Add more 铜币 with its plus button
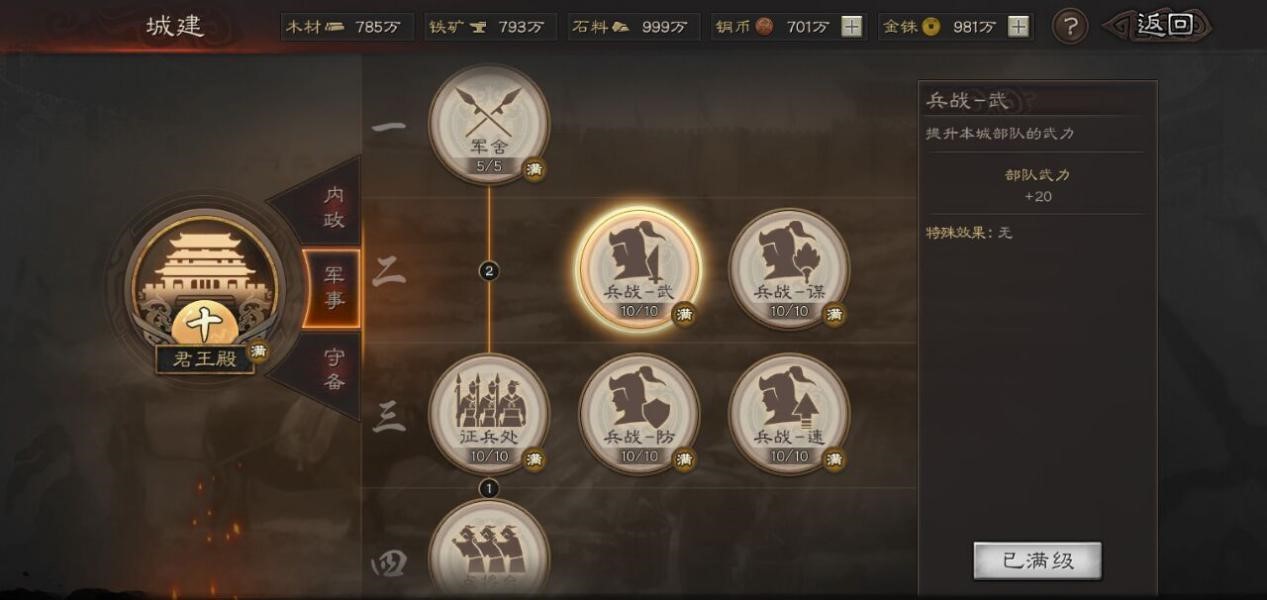This screenshot has width=1267, height=600. click(x=851, y=27)
